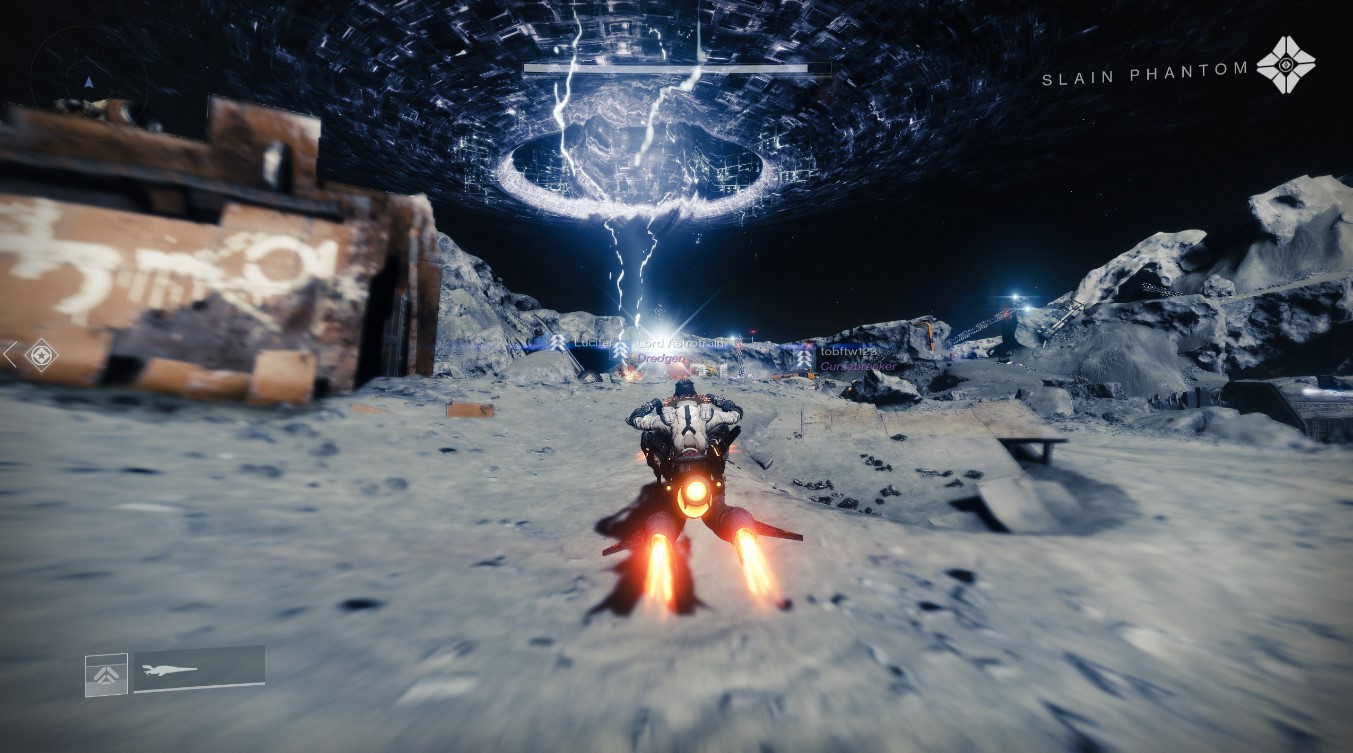Click the Cursebreaker title below tobftw123

tap(860, 368)
